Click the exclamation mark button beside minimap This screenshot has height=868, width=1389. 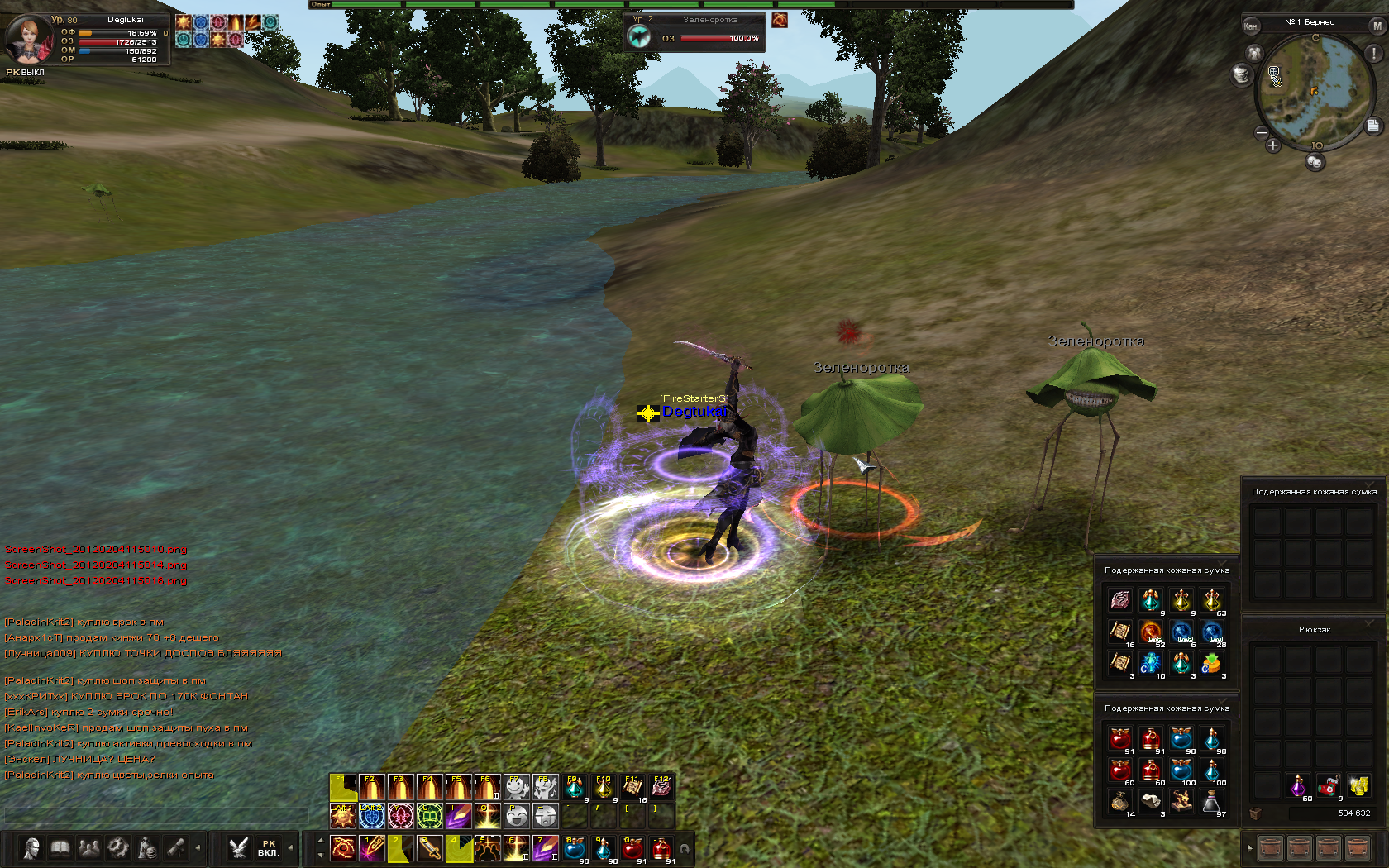(1373, 53)
